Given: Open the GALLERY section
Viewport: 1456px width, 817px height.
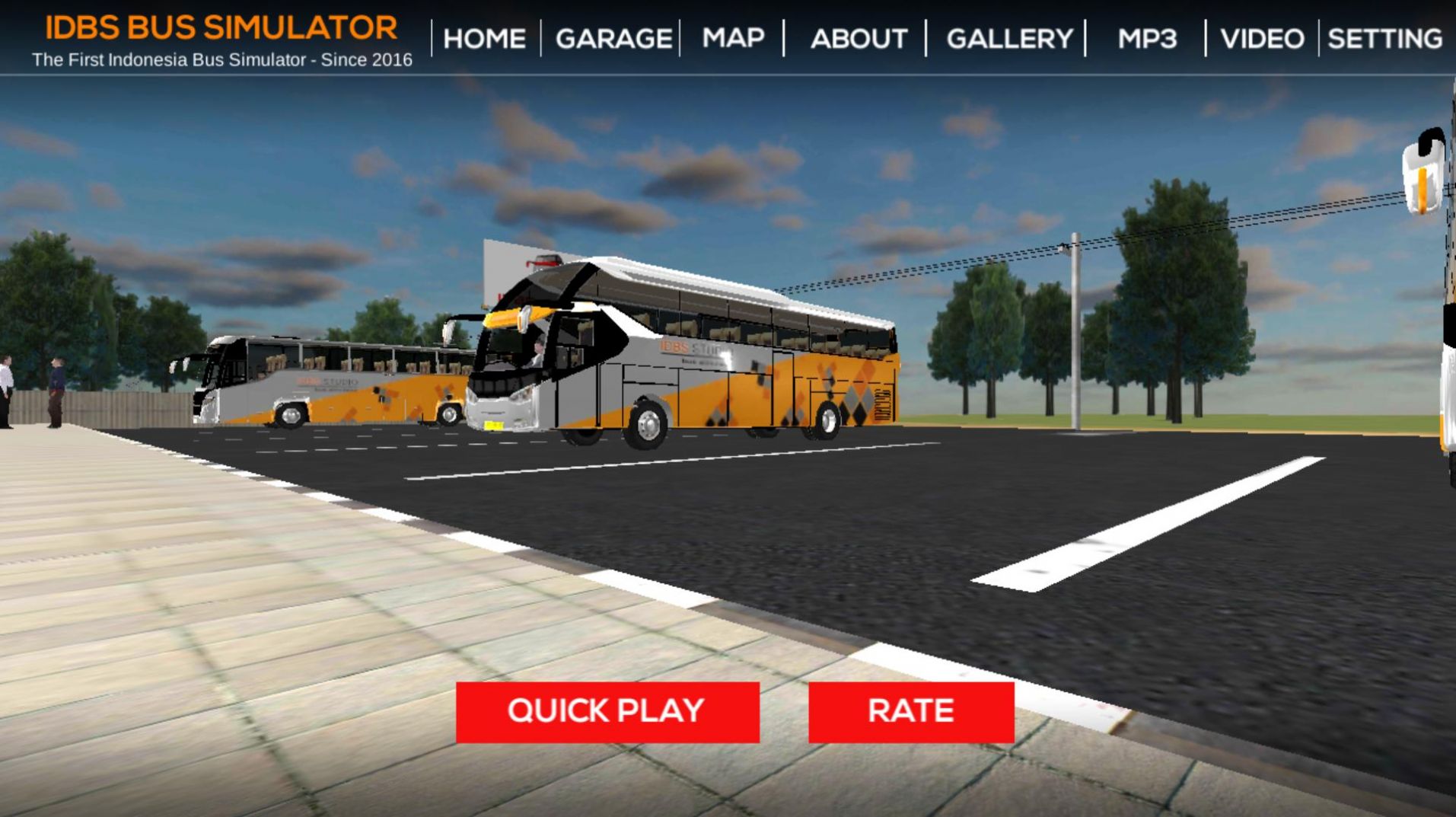Looking at the screenshot, I should [1009, 38].
